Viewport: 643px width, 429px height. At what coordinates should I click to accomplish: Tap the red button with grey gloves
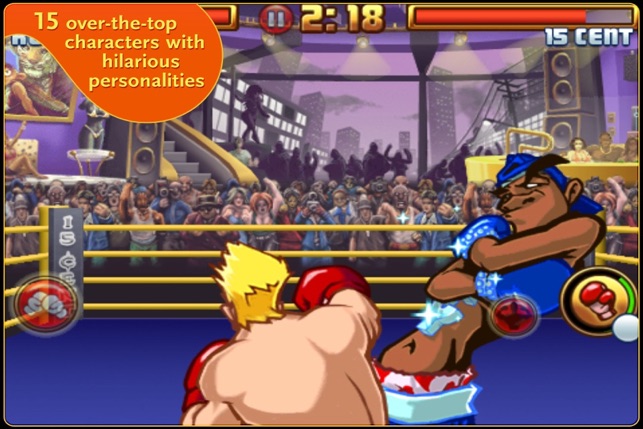(x=43, y=303)
